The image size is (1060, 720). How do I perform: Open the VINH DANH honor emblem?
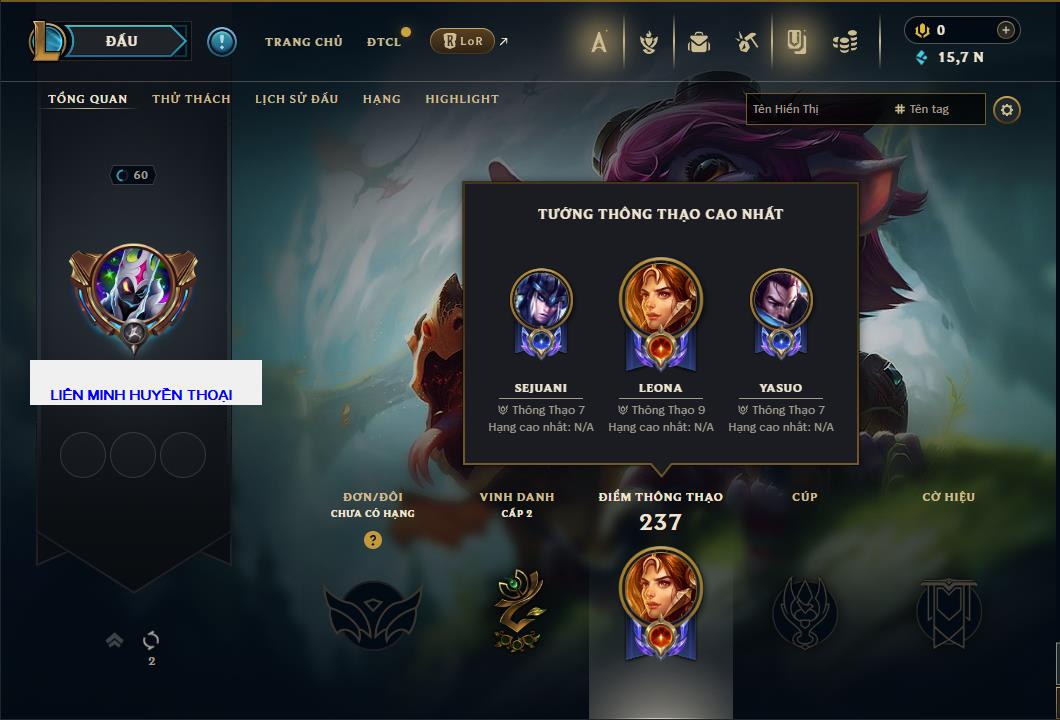517,610
